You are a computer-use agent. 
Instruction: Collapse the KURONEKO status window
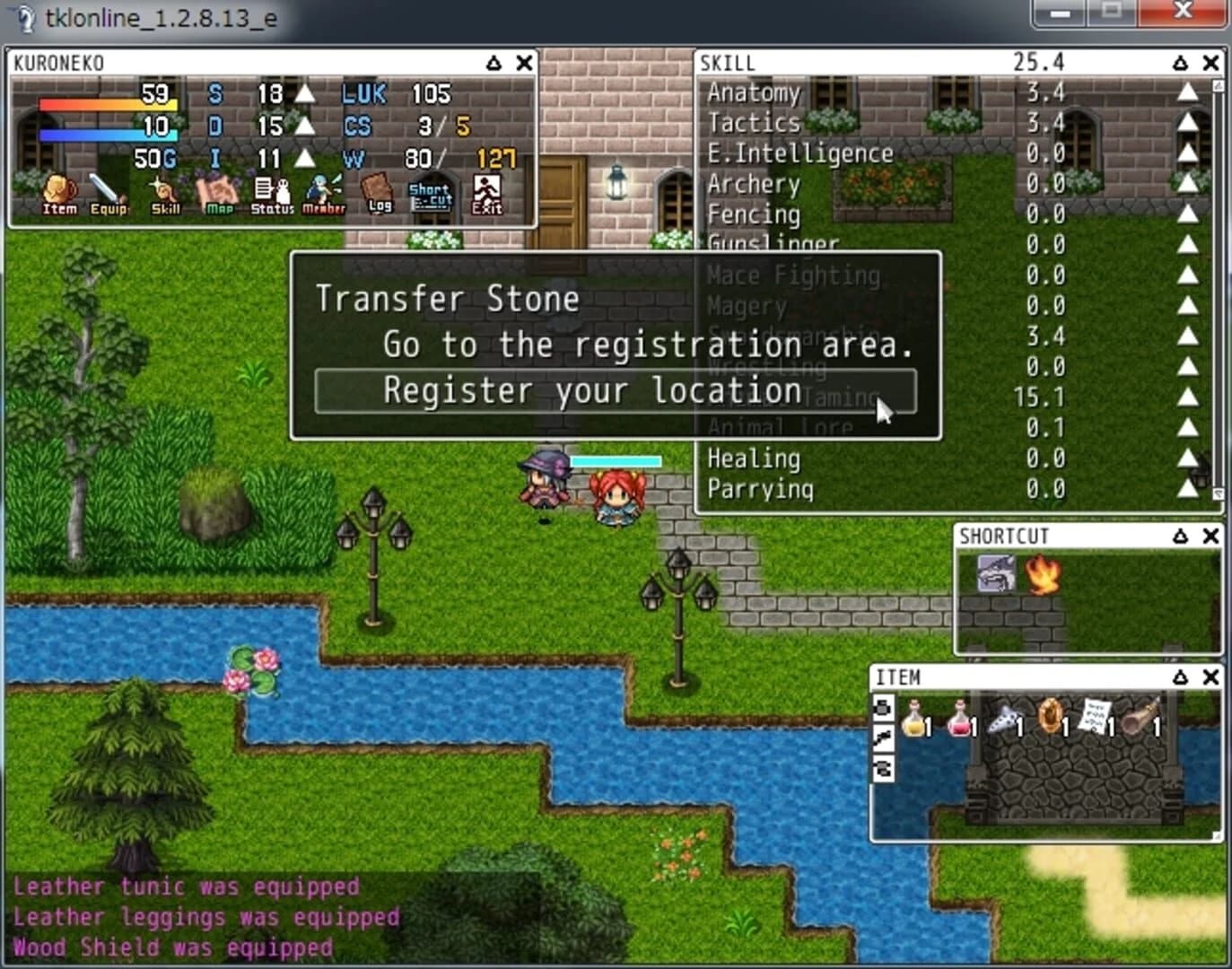pyautogui.click(x=492, y=63)
